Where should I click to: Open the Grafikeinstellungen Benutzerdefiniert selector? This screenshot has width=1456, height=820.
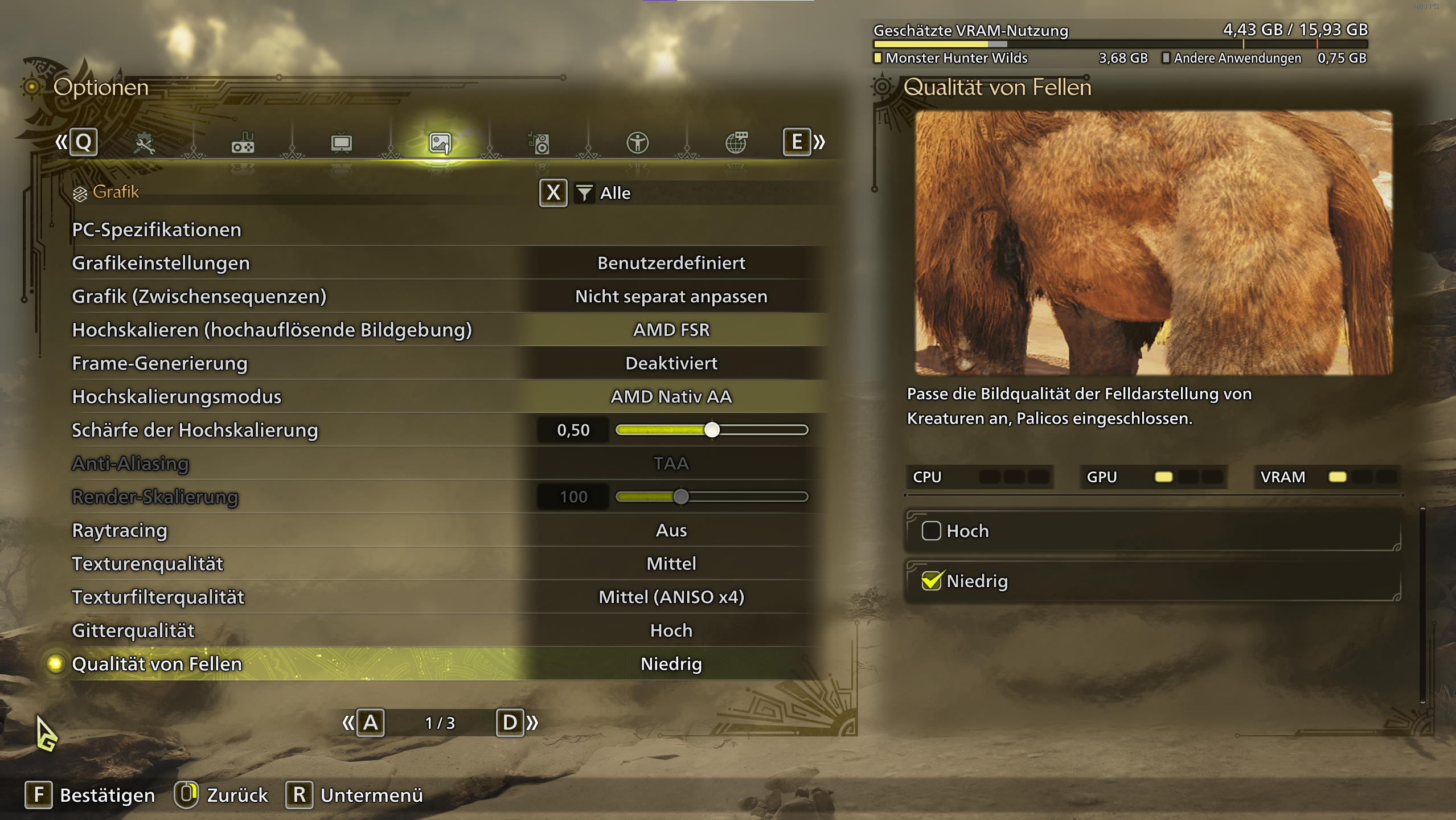(x=671, y=263)
